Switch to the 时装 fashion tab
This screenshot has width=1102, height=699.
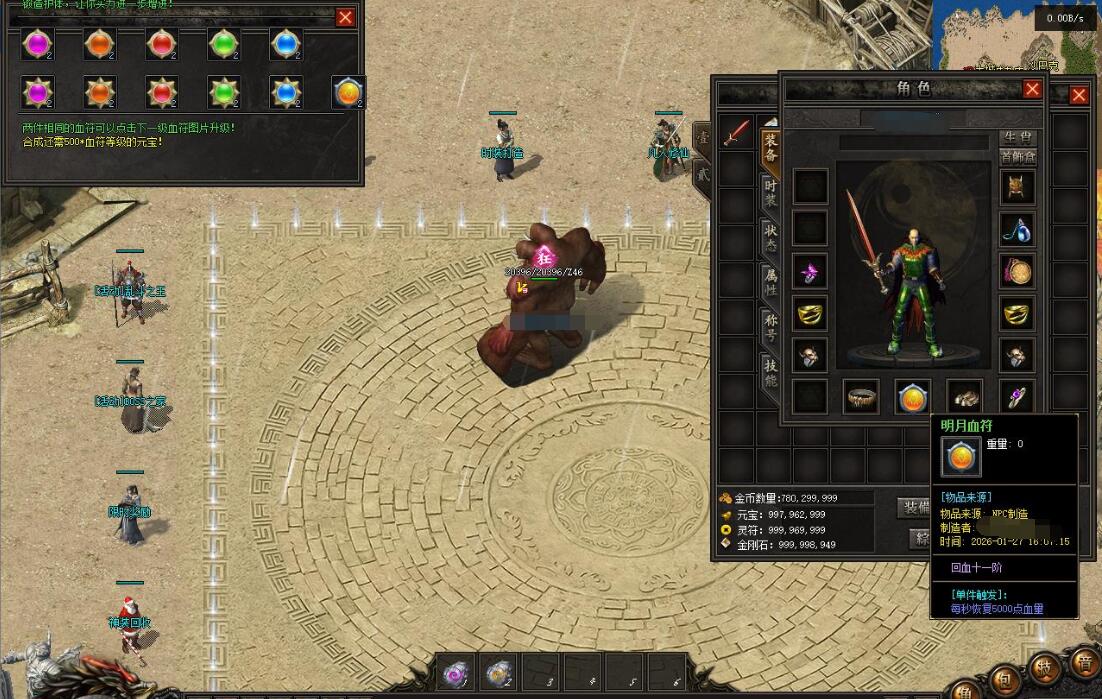pyautogui.click(x=771, y=194)
